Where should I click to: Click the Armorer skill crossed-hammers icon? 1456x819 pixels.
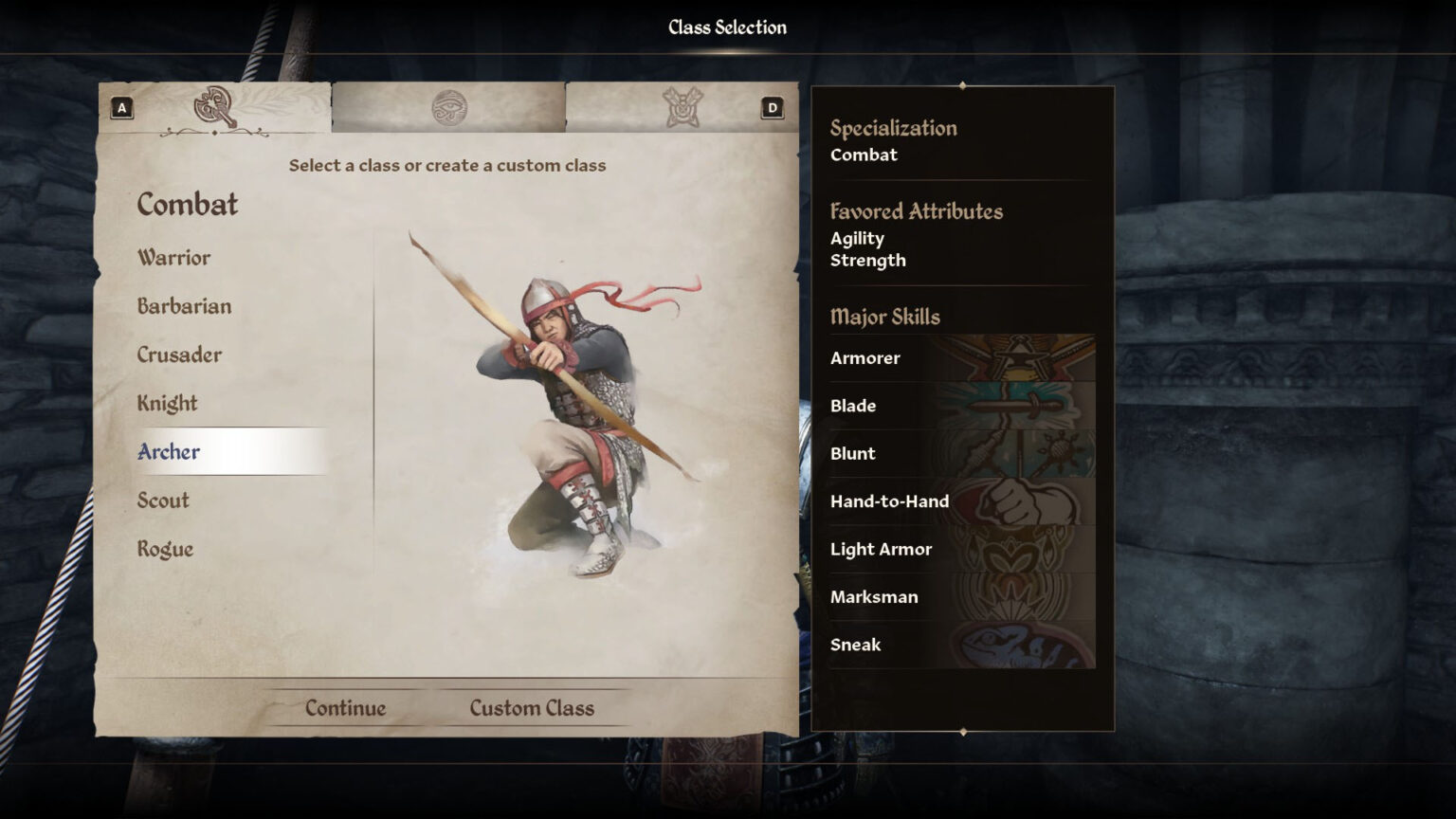1024,358
